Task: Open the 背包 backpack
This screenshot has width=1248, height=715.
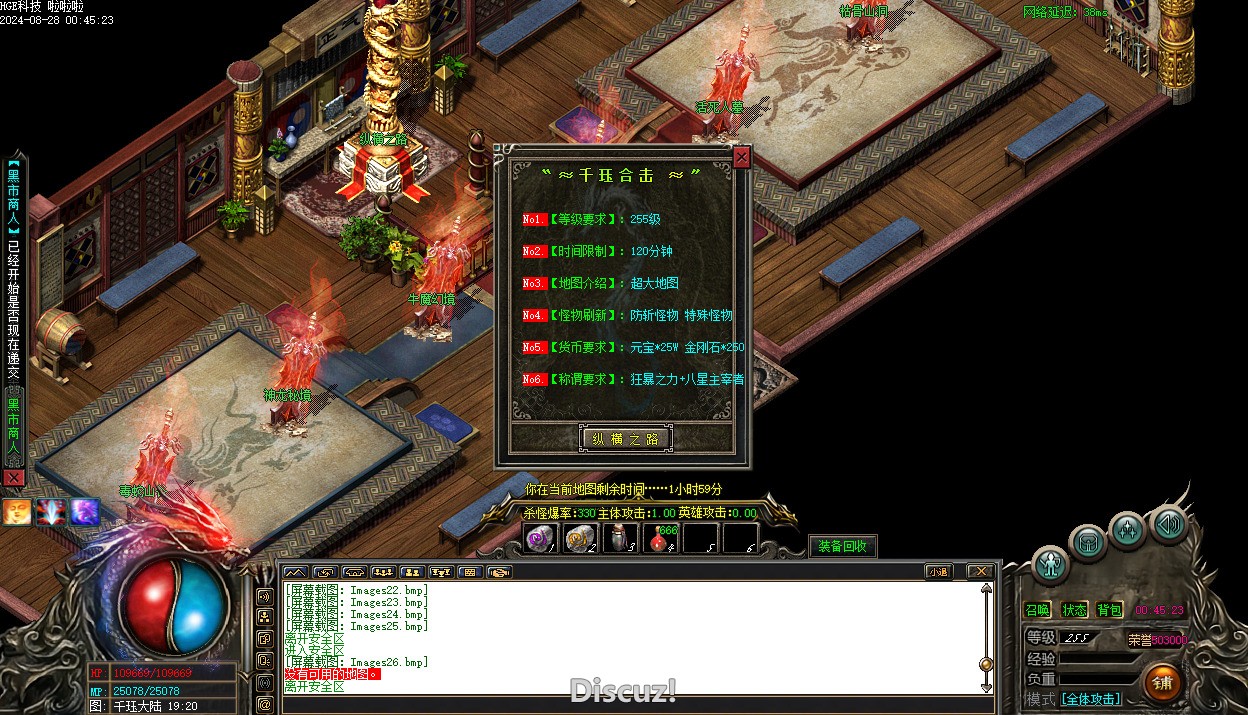Action: 1110,610
